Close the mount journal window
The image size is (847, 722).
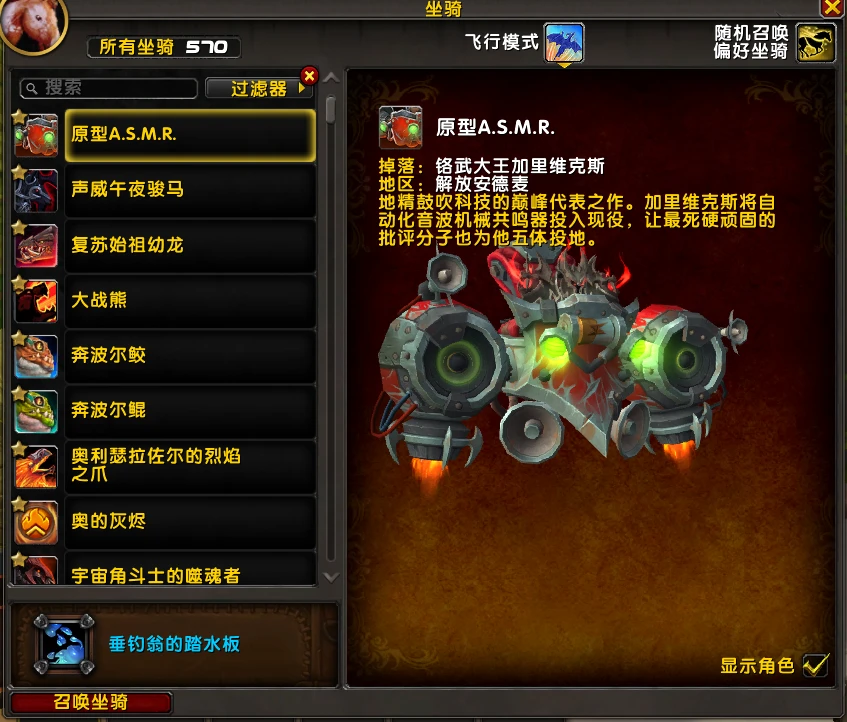(x=832, y=7)
